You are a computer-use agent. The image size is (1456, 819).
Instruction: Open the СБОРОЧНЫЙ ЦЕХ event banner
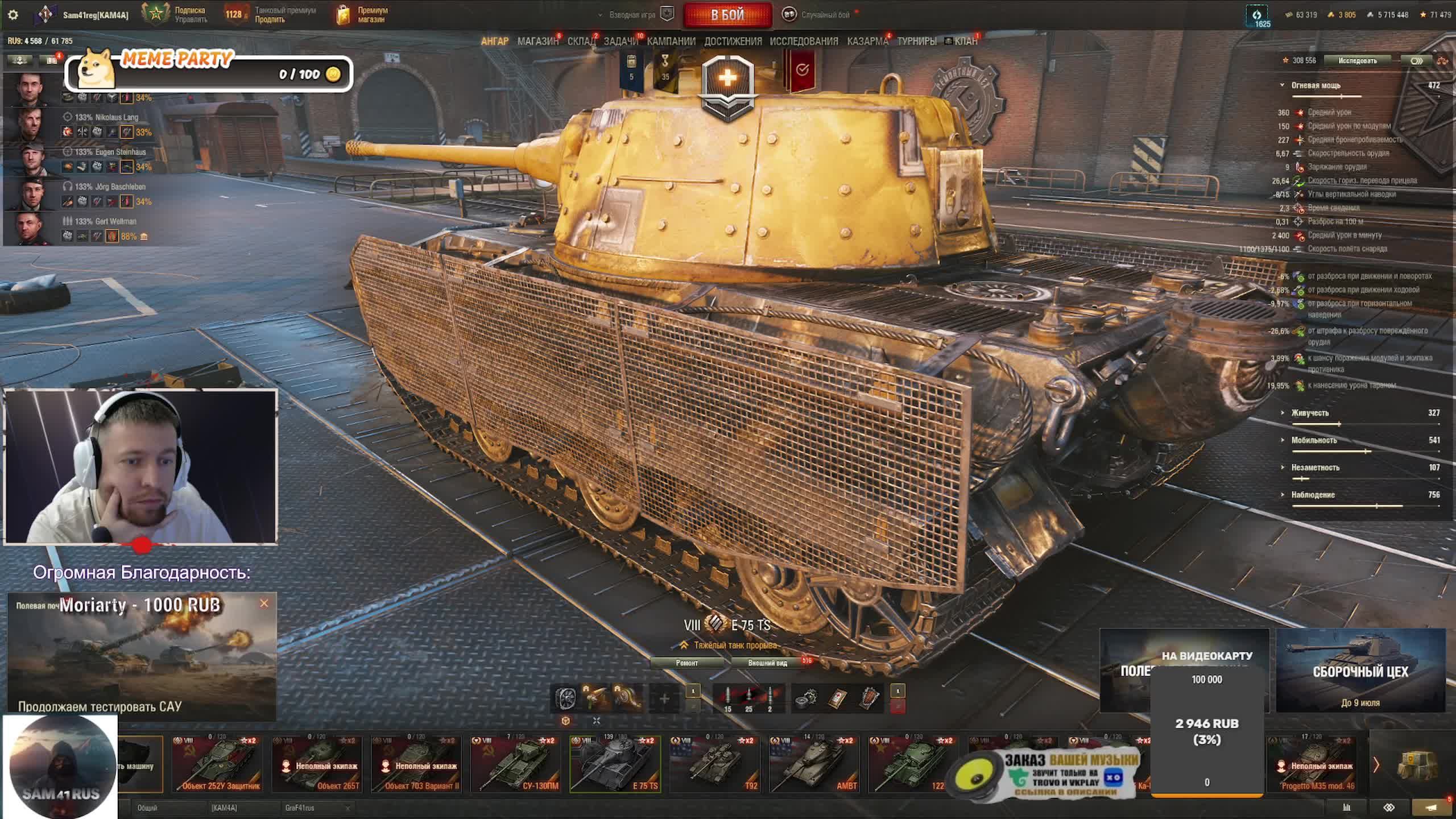pyautogui.click(x=1360, y=671)
